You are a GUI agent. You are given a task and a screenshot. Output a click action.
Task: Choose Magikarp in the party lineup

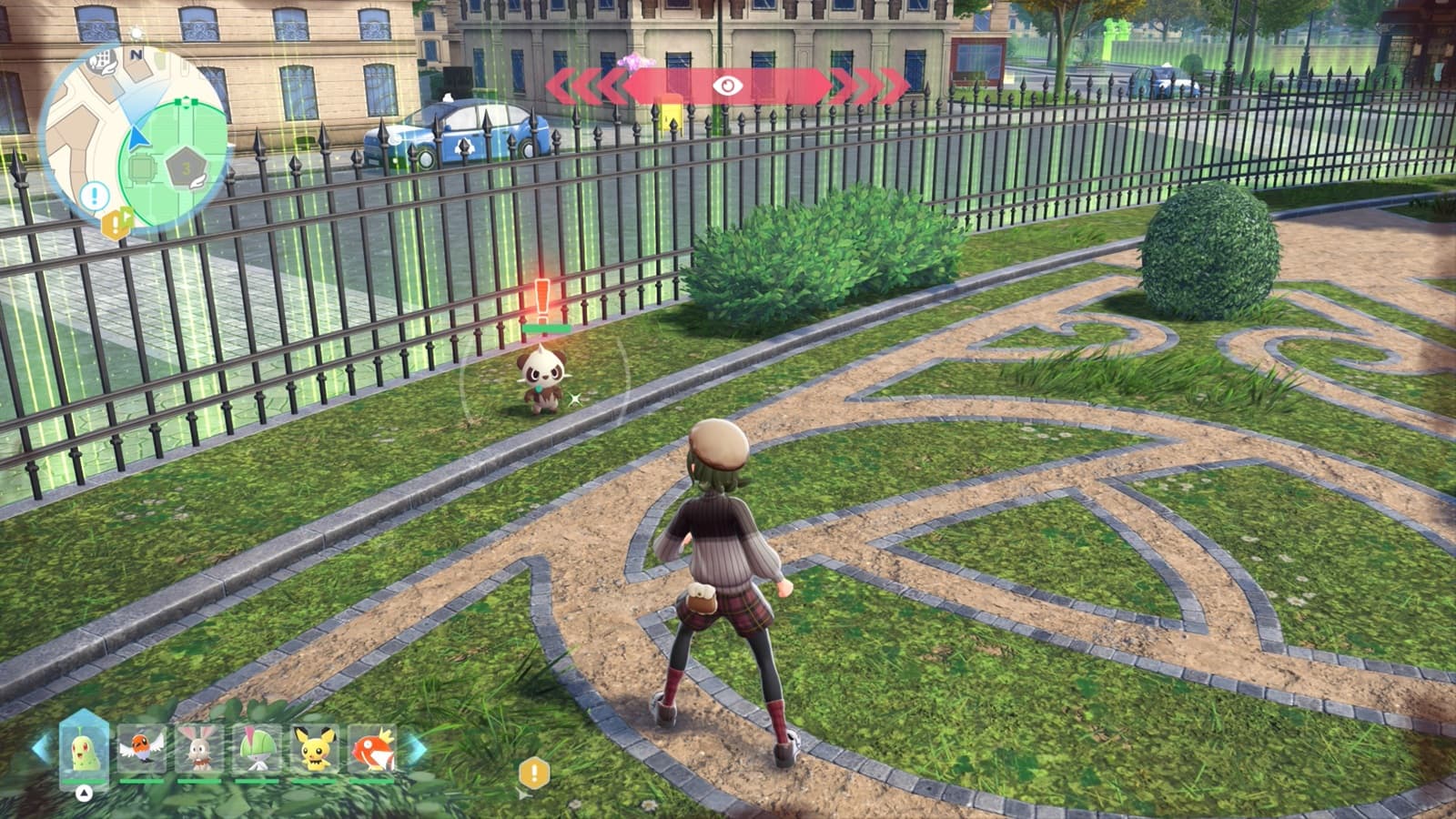[x=372, y=748]
